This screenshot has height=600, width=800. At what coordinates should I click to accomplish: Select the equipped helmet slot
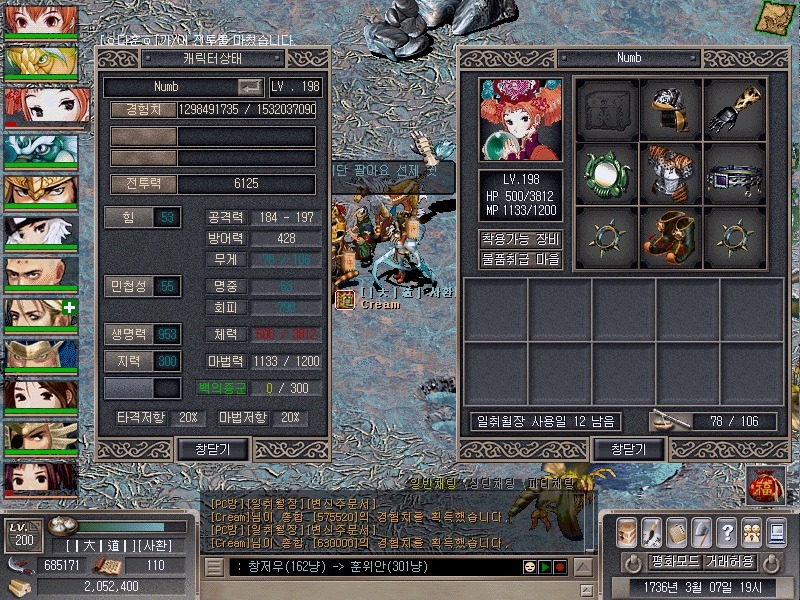point(671,109)
